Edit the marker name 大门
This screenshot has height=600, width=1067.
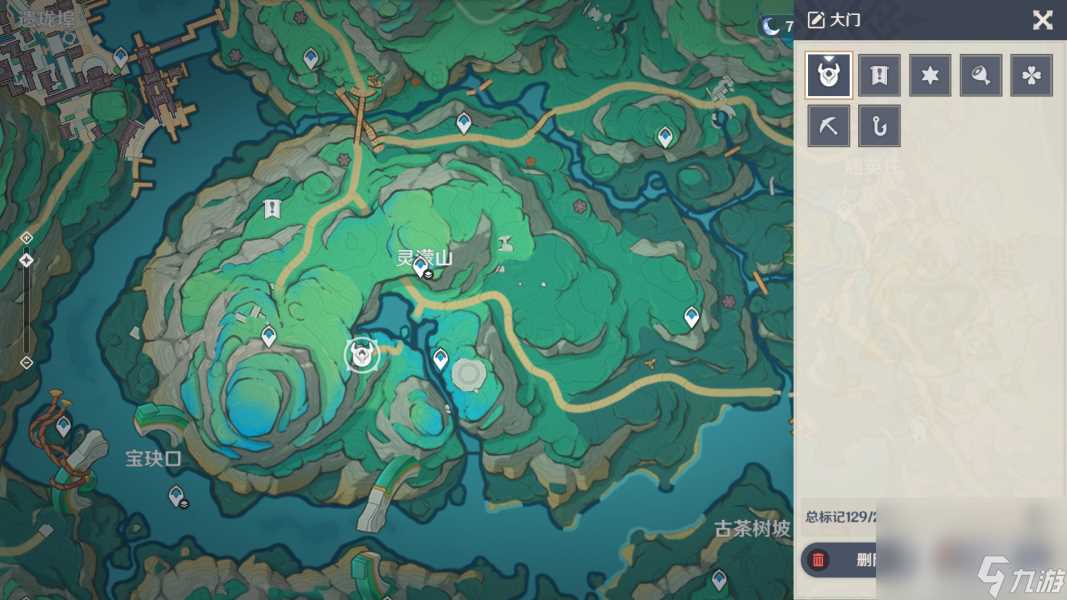[816, 20]
